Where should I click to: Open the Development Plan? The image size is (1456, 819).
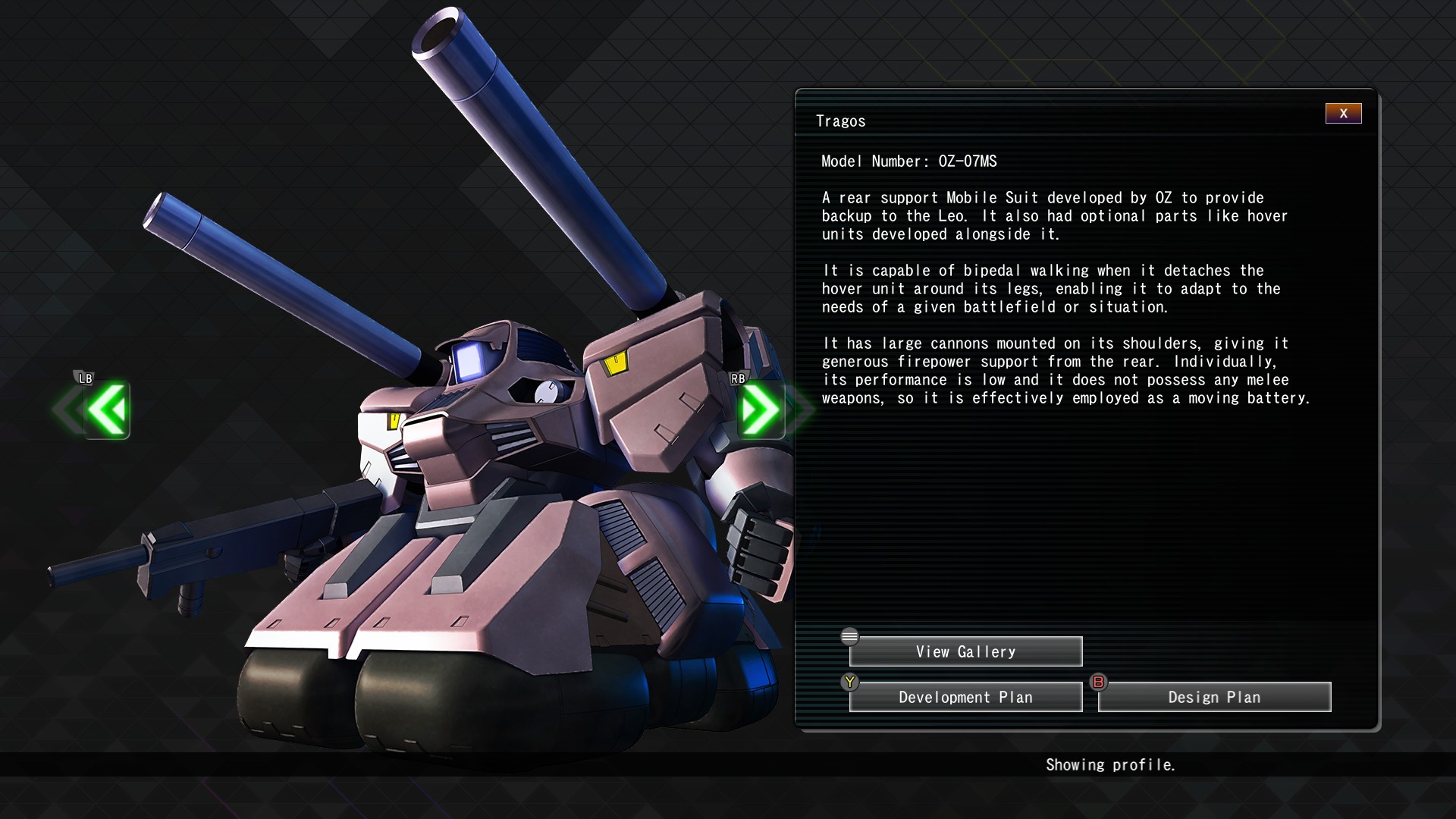(965, 697)
